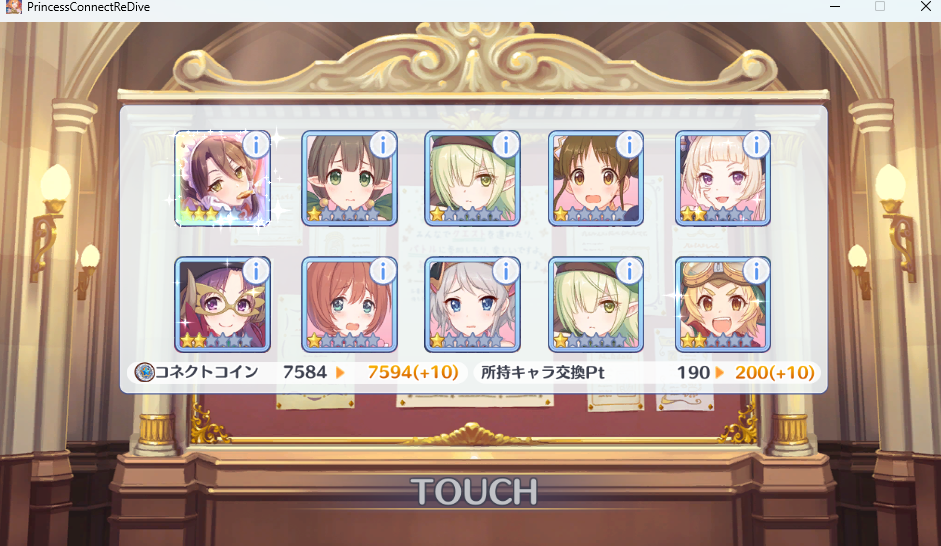Choose the silver-haired blue-eyed character card
Screen dimensions: 941x546
472,306
